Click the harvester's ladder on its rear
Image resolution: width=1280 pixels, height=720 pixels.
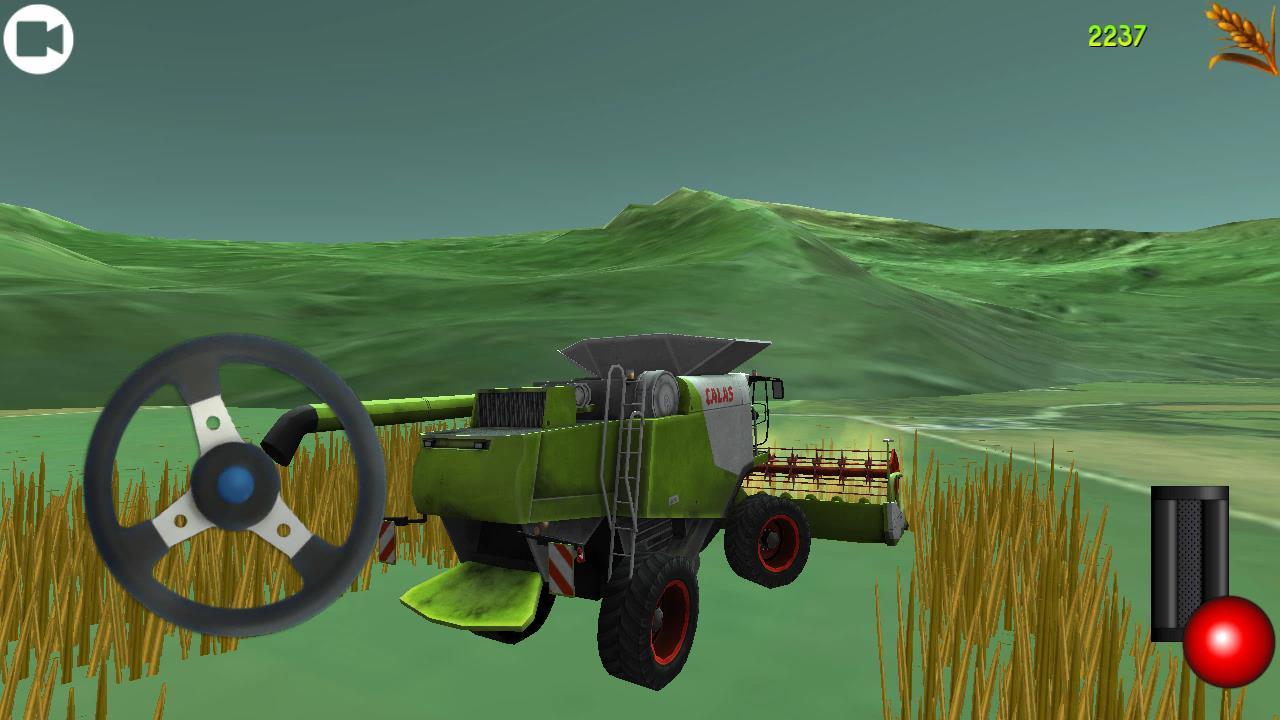point(627,470)
